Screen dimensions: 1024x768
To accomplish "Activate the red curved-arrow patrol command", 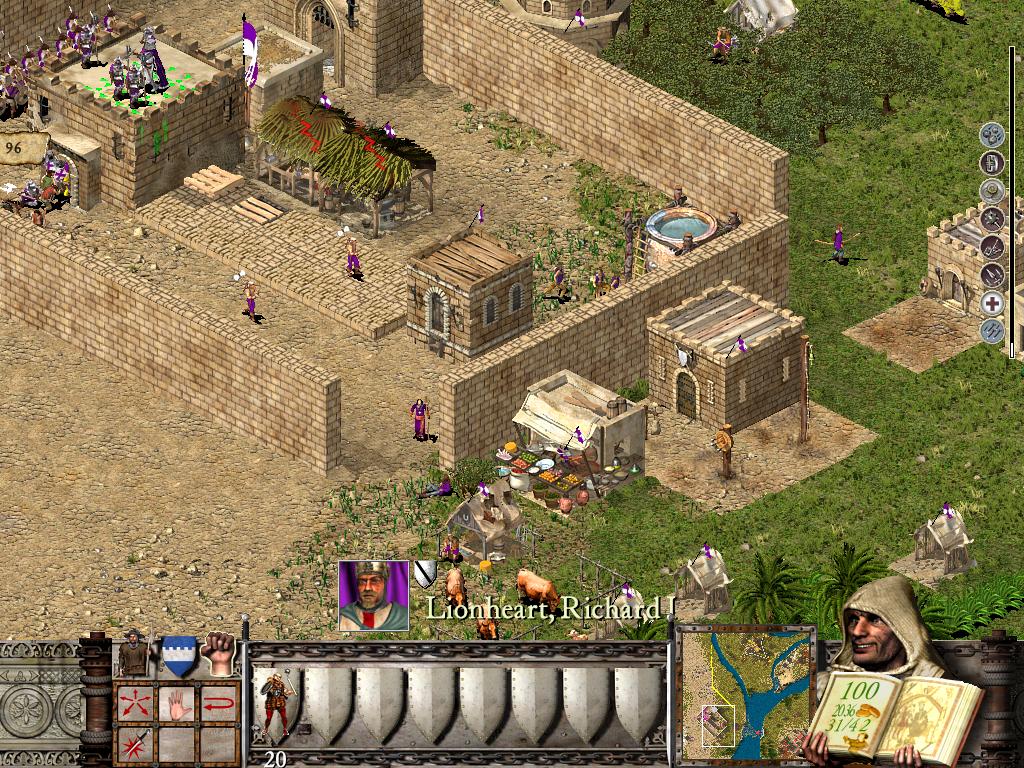I will coord(219,703).
